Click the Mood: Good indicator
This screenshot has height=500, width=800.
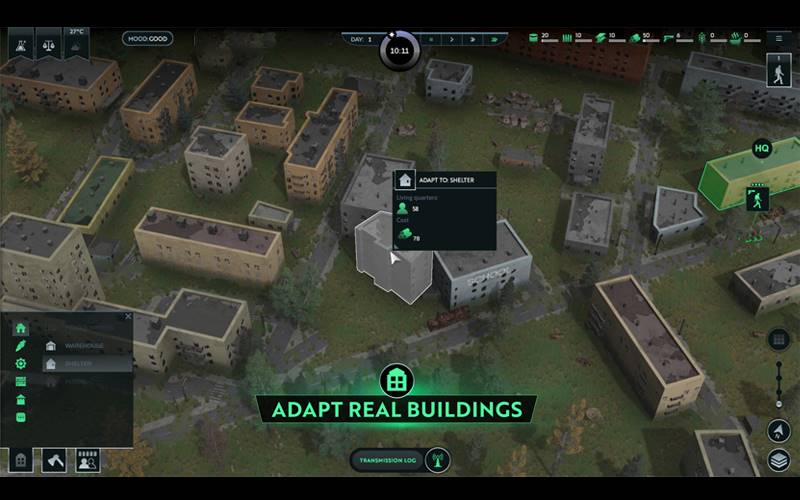pos(148,39)
